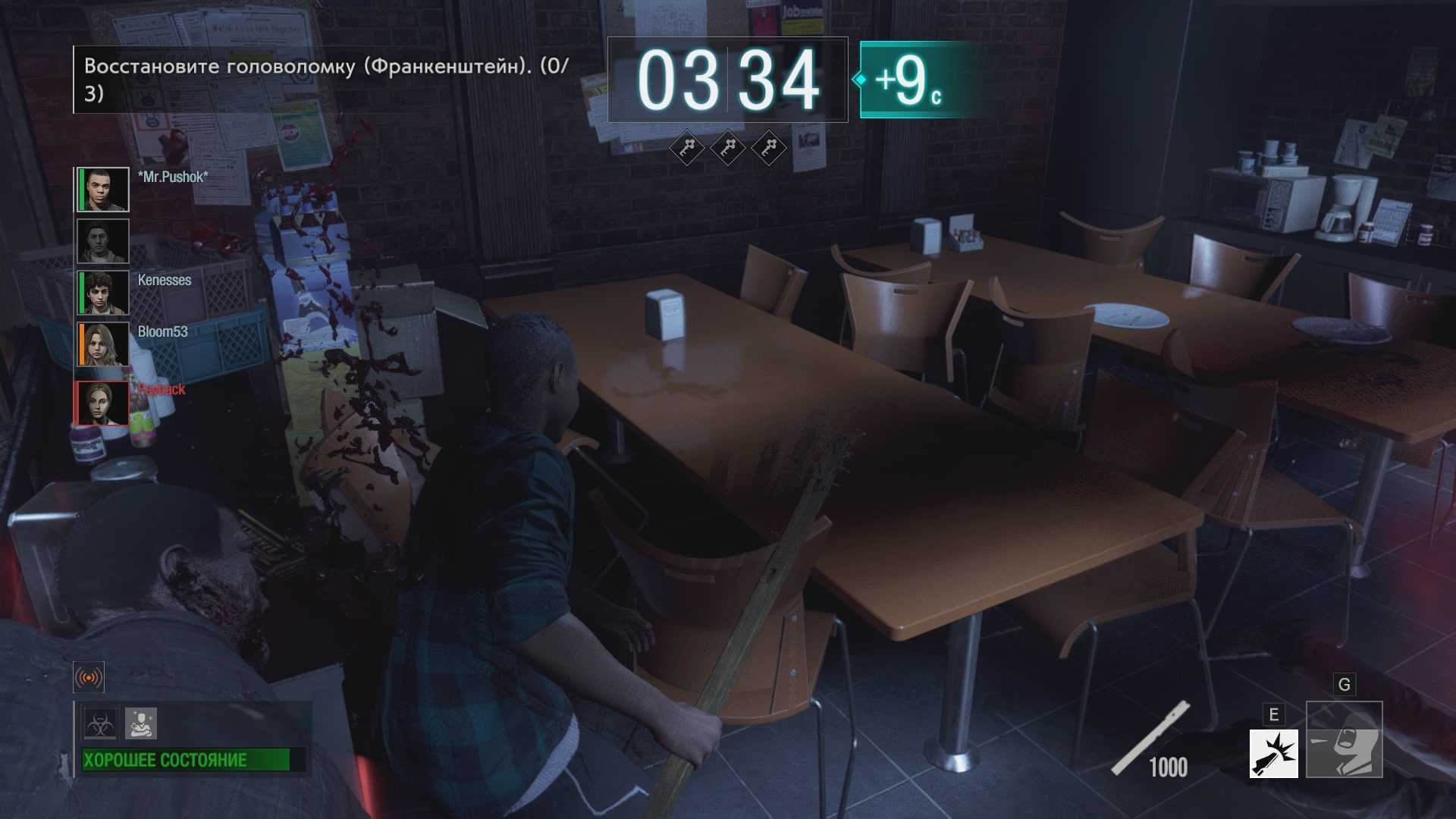Select the biohazard status icon
The width and height of the screenshot is (1456, 819).
pos(101,724)
